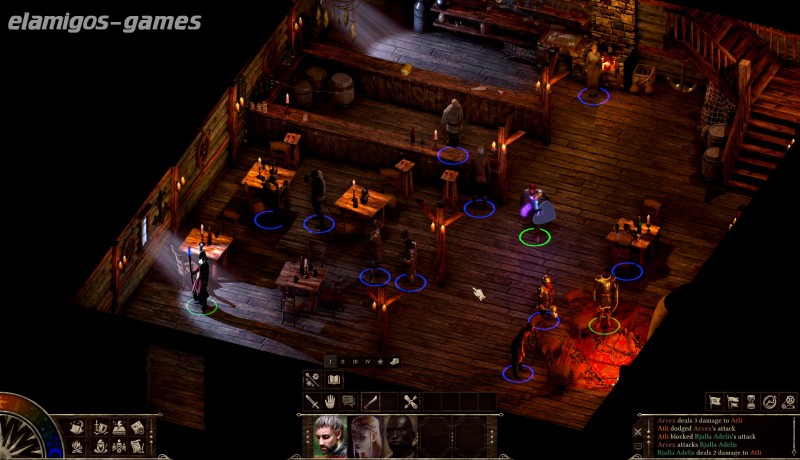800x460 pixels.
Task: Switch to weapon set IV tab
Action: point(368,361)
